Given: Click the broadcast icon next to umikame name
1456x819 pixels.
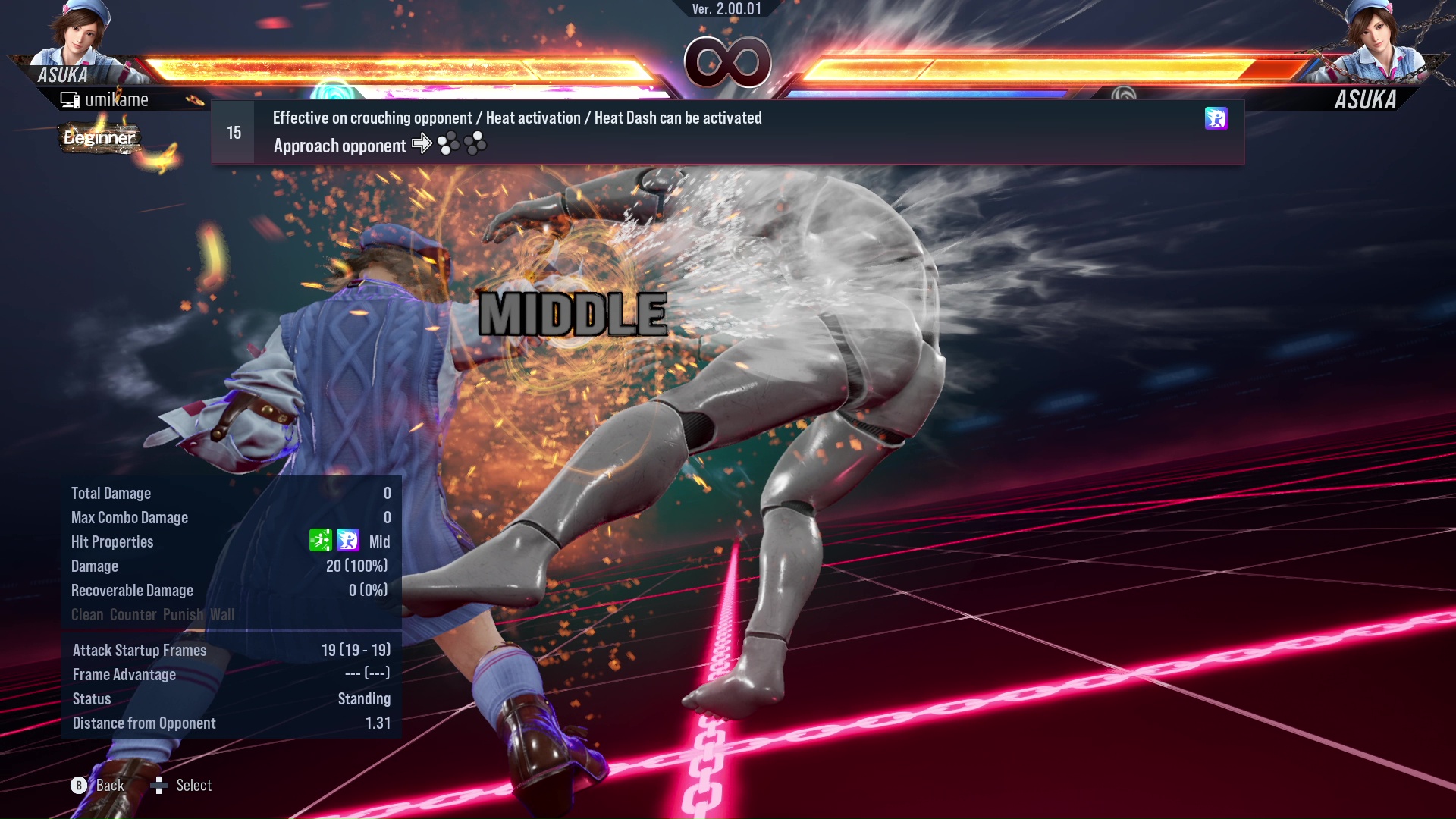Looking at the screenshot, I should 70,99.
